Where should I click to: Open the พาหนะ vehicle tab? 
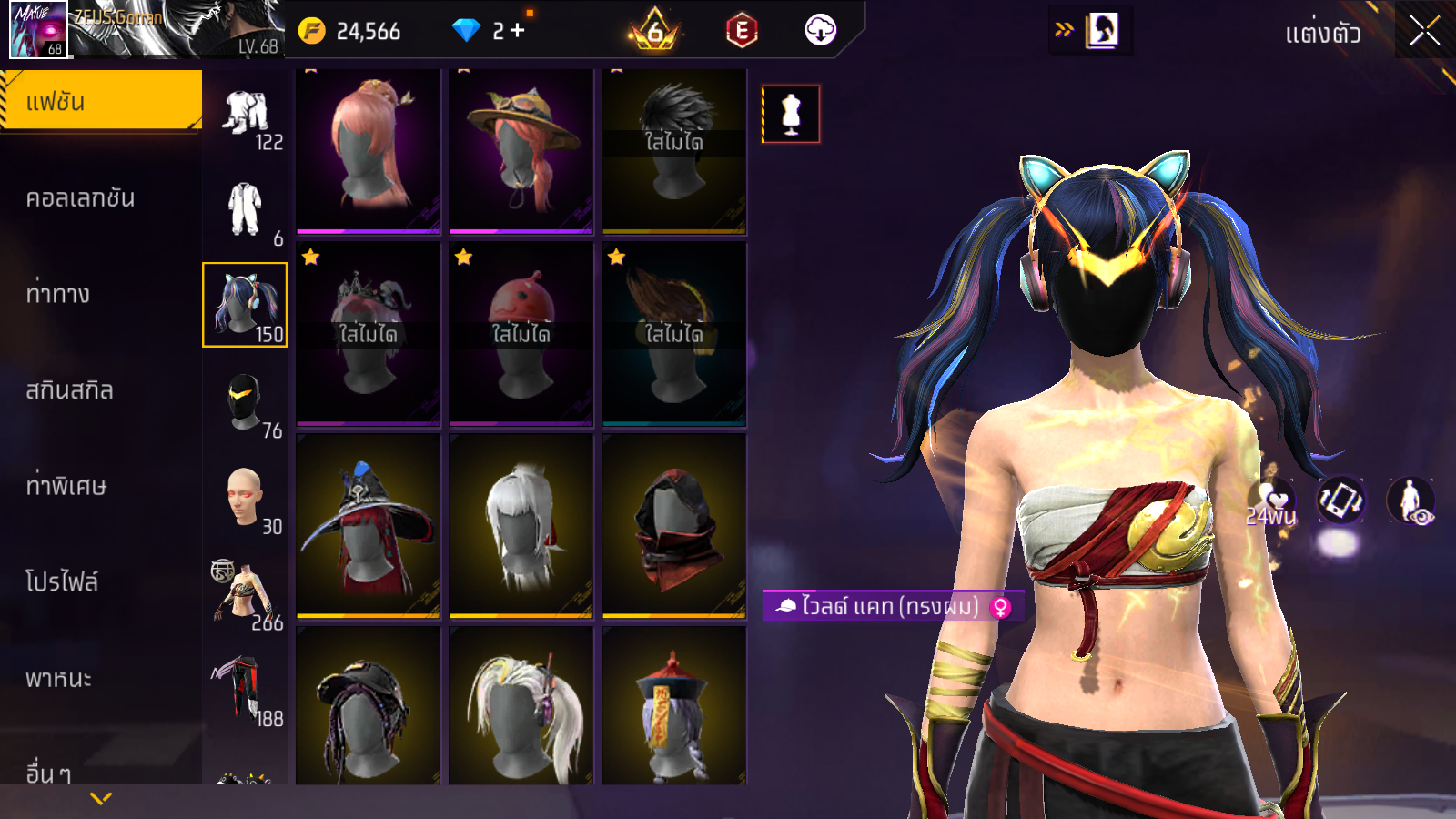point(59,679)
